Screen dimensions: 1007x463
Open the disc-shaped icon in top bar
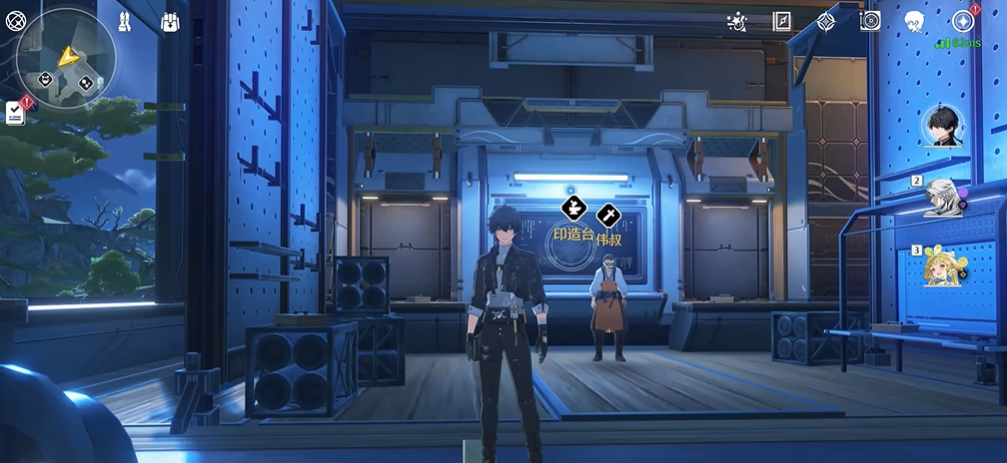click(x=870, y=21)
